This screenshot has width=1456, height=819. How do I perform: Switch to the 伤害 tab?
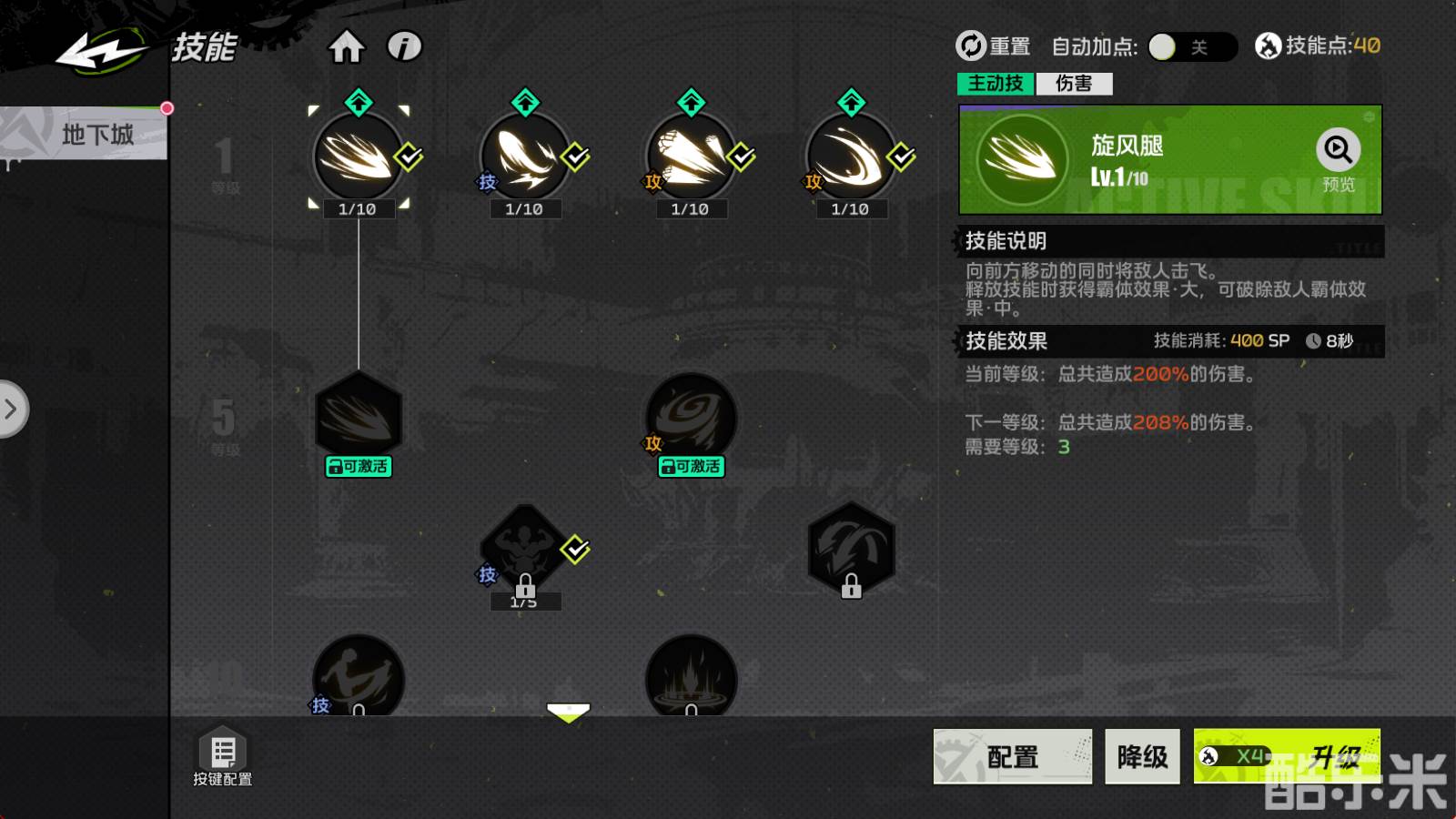click(x=1074, y=84)
